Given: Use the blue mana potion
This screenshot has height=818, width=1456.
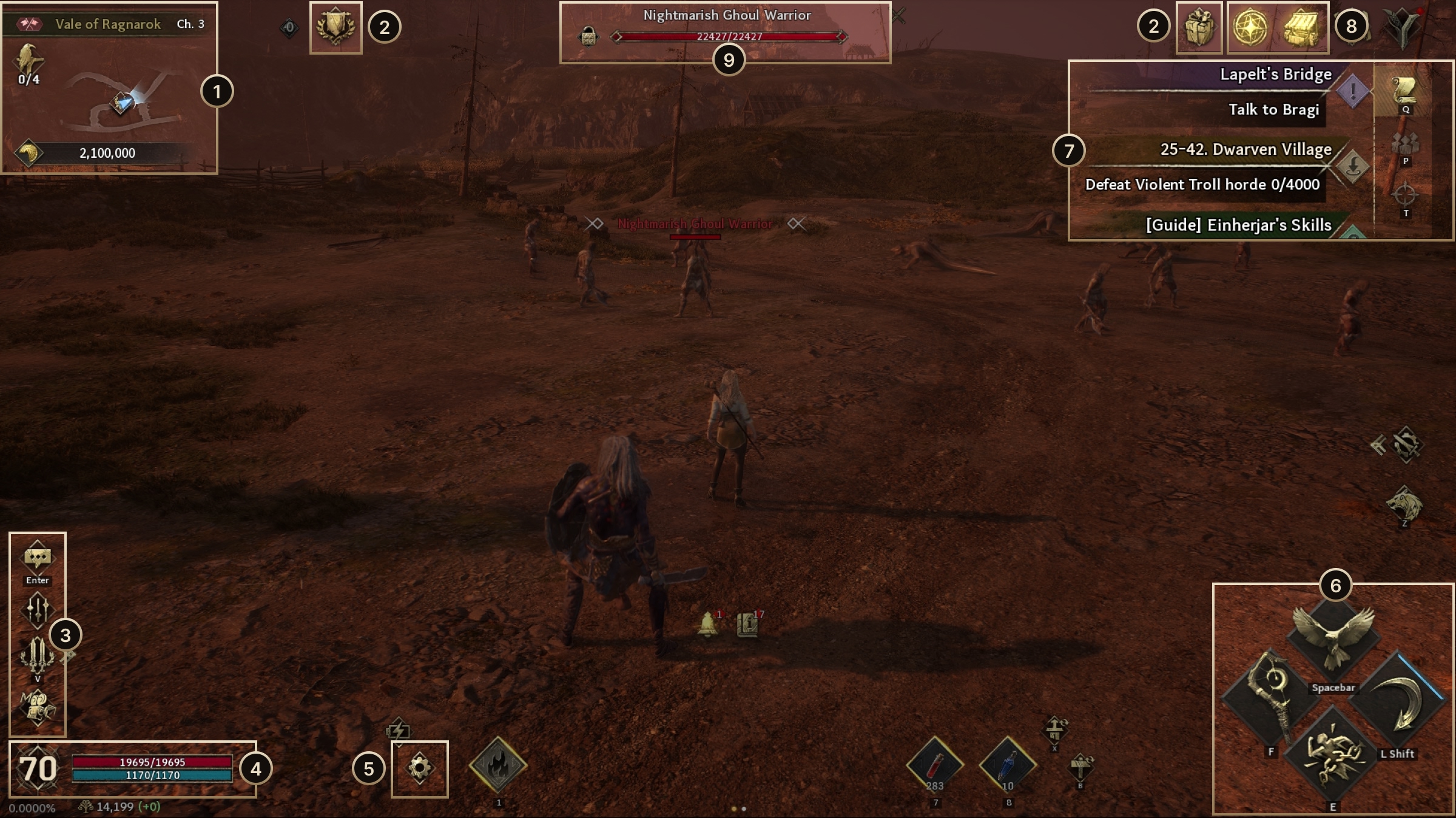Looking at the screenshot, I should coord(1008,766).
